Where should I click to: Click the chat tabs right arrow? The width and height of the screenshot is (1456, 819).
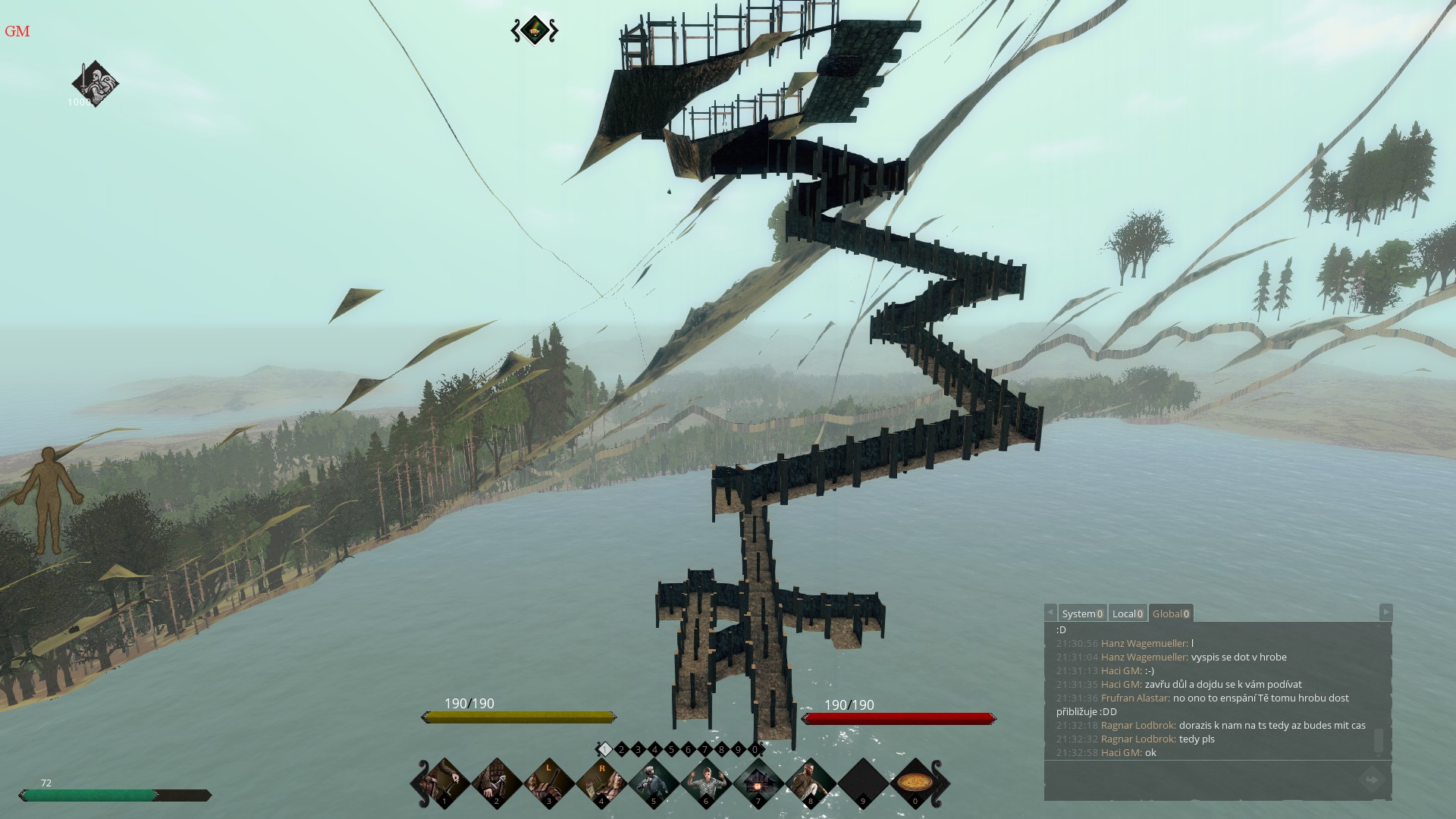point(1385,612)
